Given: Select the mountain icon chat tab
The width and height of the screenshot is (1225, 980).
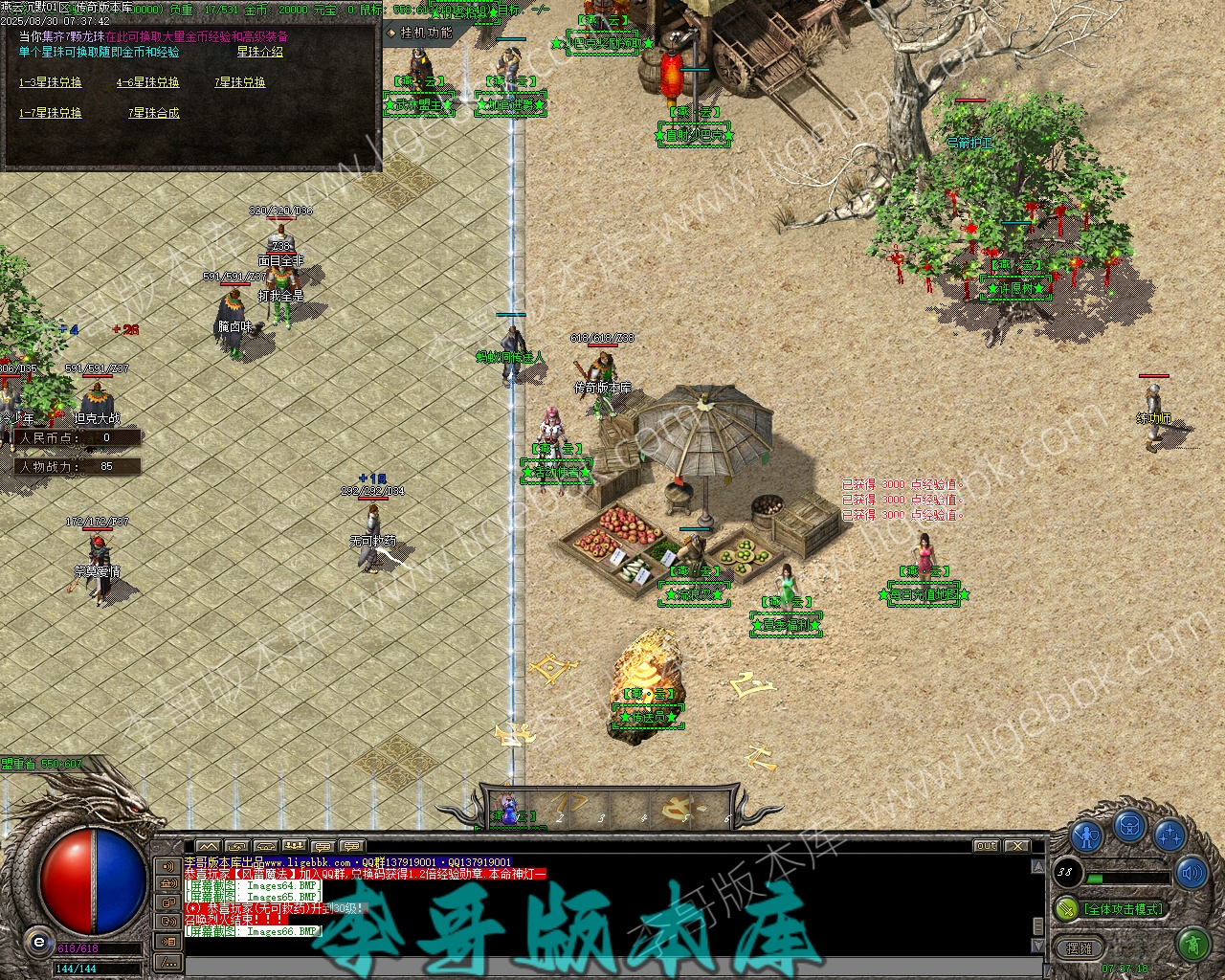Looking at the screenshot, I should [x=209, y=846].
